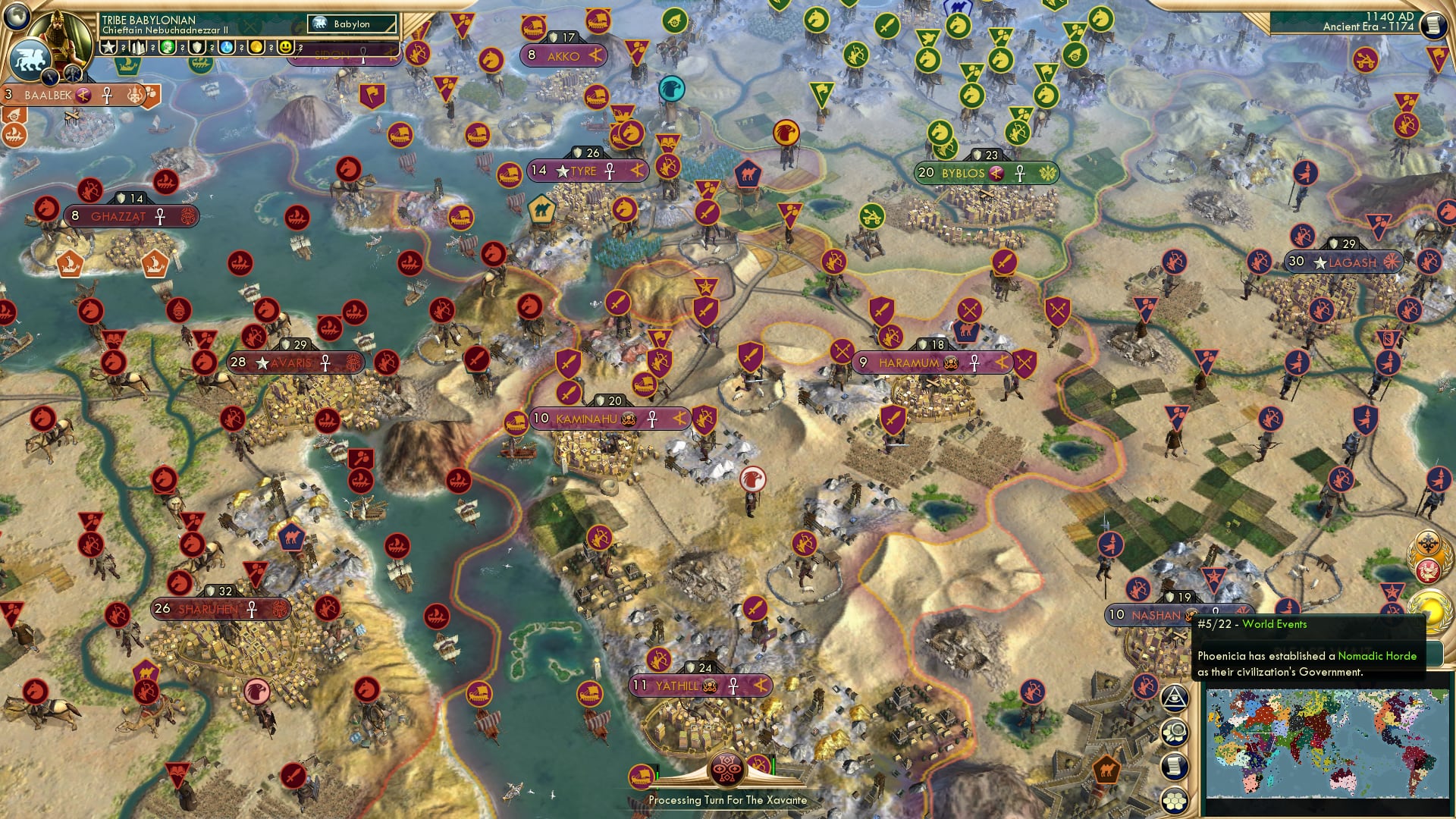Open the Babylon city selection dropdown

click(x=349, y=24)
